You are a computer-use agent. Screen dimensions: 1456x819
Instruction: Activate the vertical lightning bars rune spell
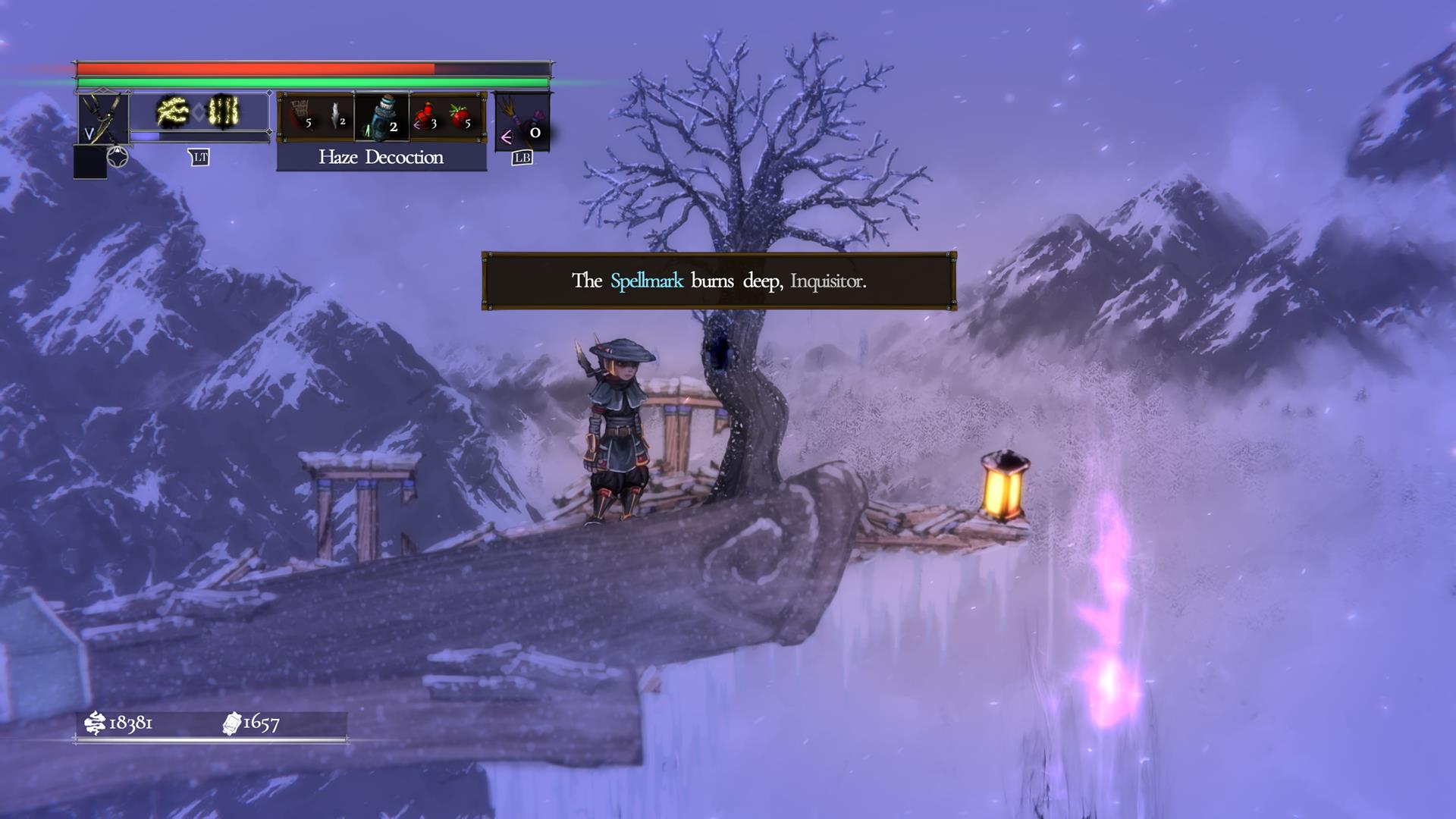coord(224,112)
